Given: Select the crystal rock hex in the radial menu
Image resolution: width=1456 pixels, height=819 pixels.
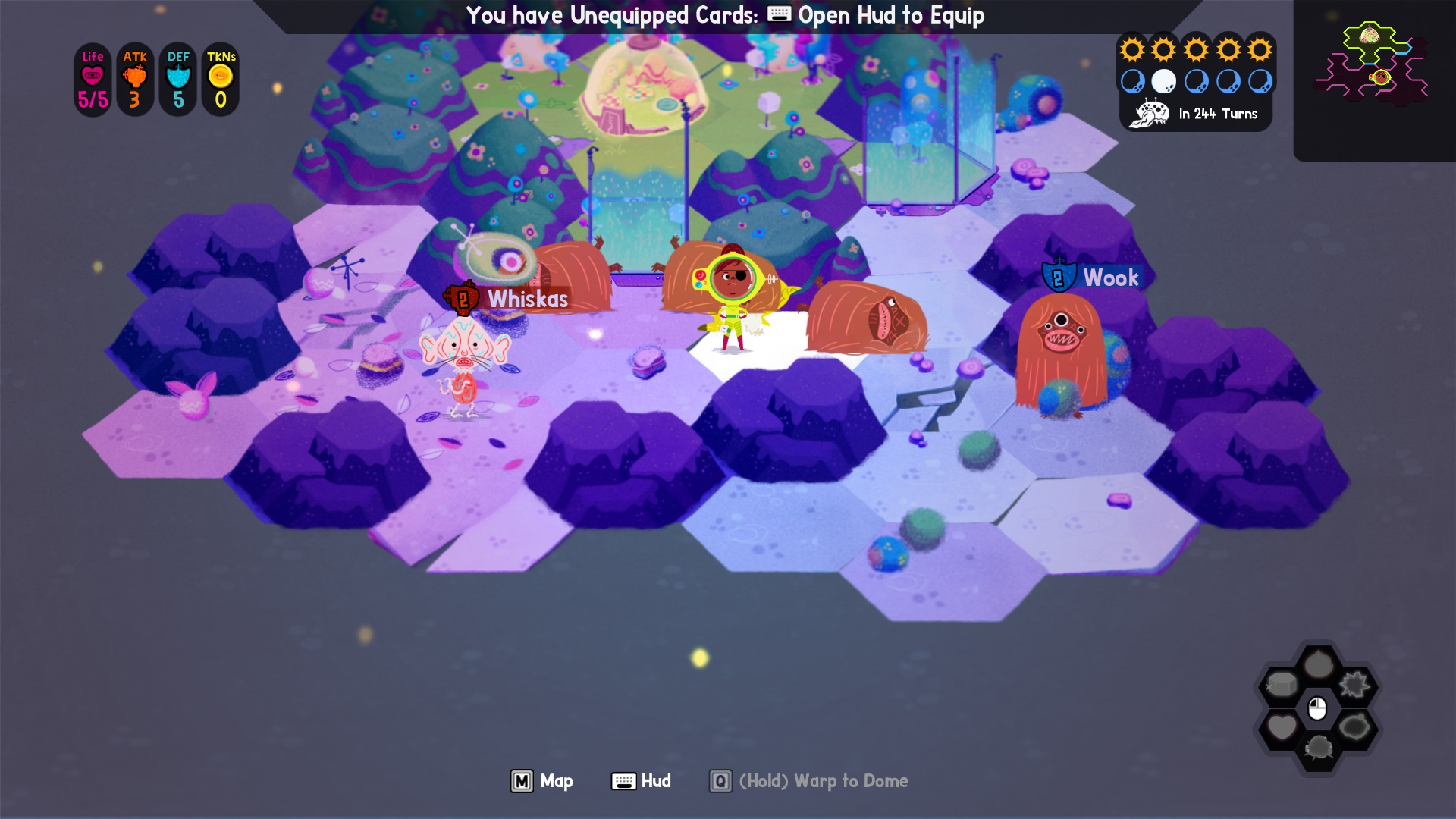Looking at the screenshot, I should pos(1283,682).
